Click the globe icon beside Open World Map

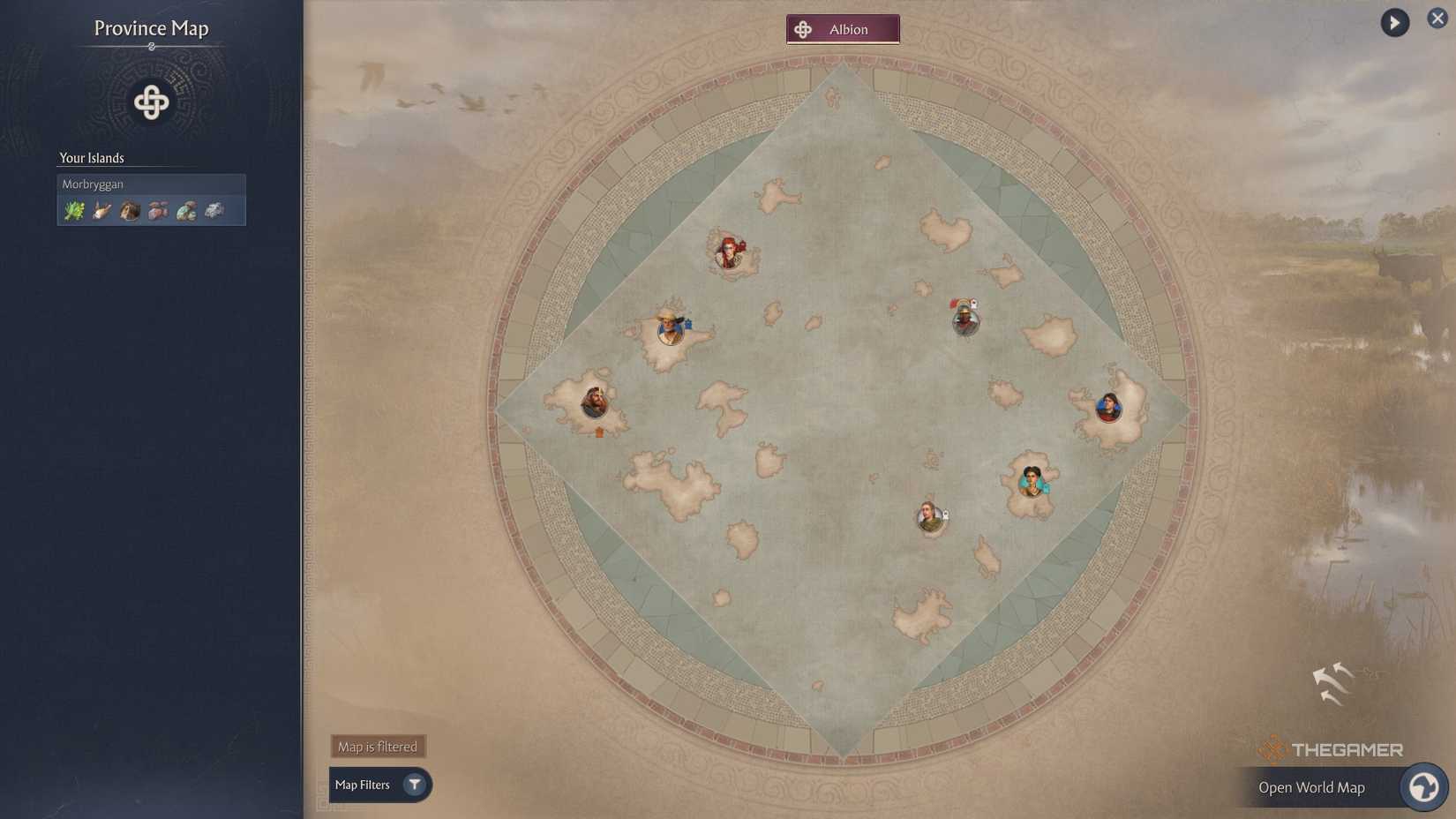click(1423, 786)
